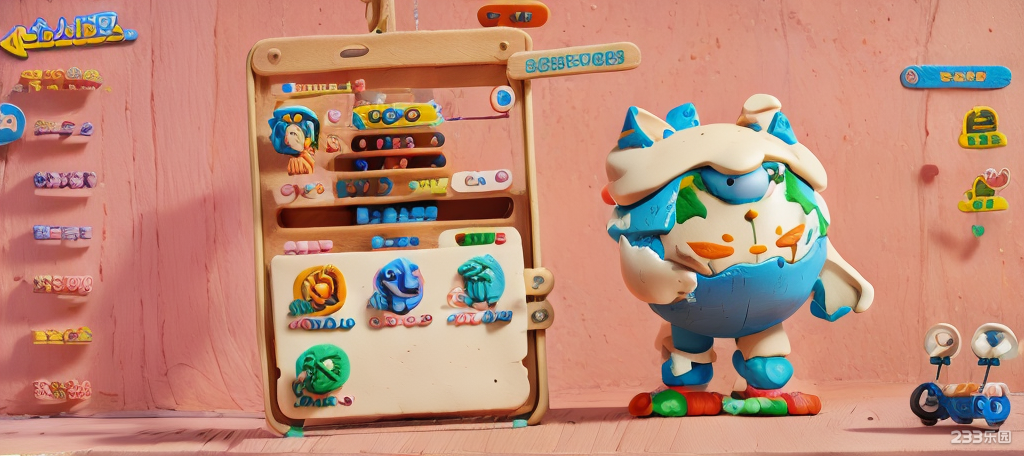Select the green round creature icon
The height and width of the screenshot is (456, 1024).
[322, 369]
